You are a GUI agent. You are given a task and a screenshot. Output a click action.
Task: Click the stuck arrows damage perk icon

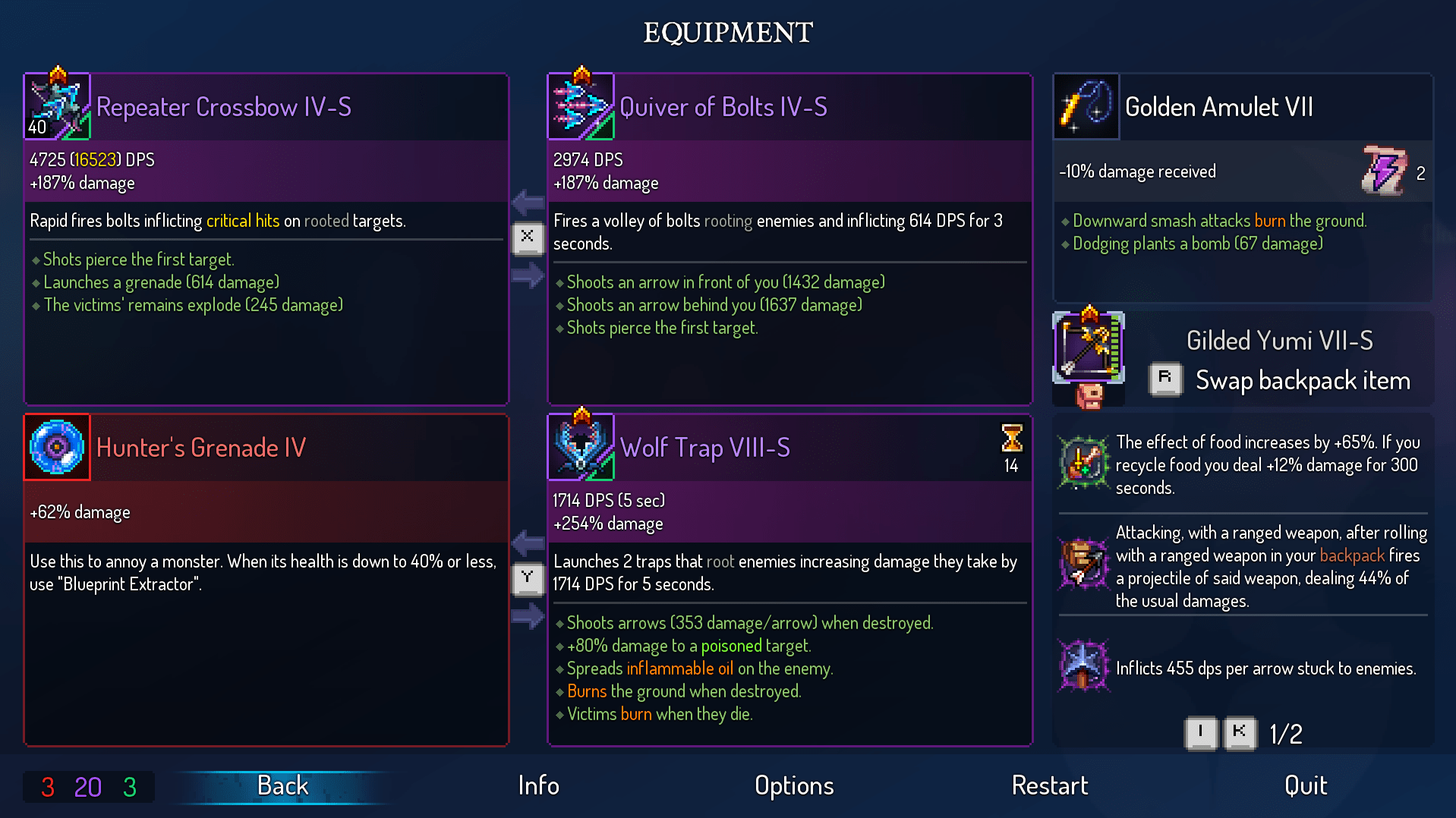1083,668
